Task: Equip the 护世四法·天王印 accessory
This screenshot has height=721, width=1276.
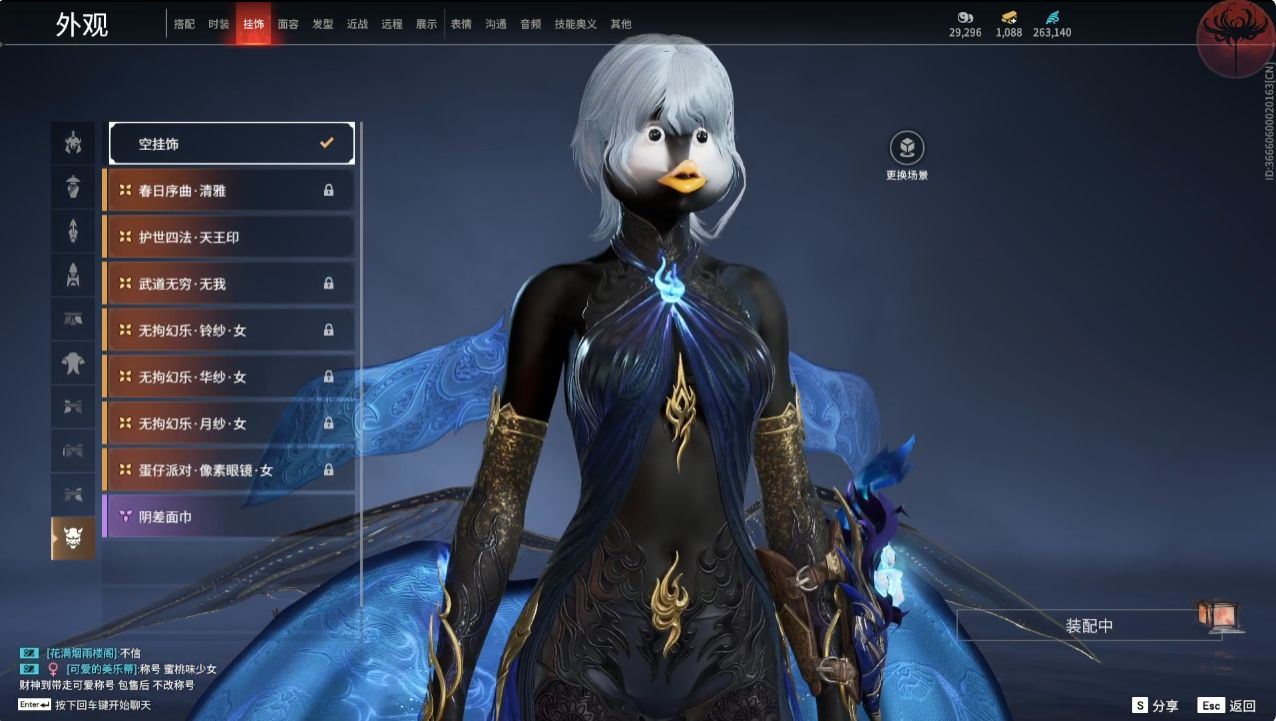Action: tap(229, 237)
